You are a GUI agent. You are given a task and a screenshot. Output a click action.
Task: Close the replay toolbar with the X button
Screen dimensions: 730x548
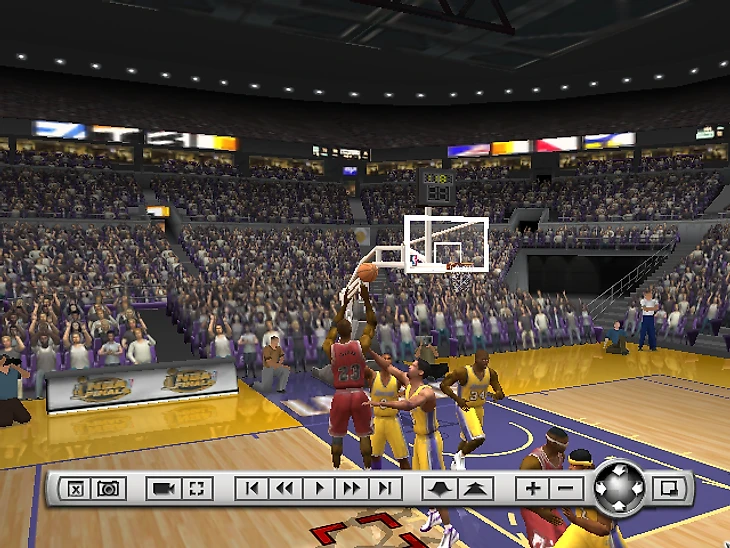click(75, 489)
